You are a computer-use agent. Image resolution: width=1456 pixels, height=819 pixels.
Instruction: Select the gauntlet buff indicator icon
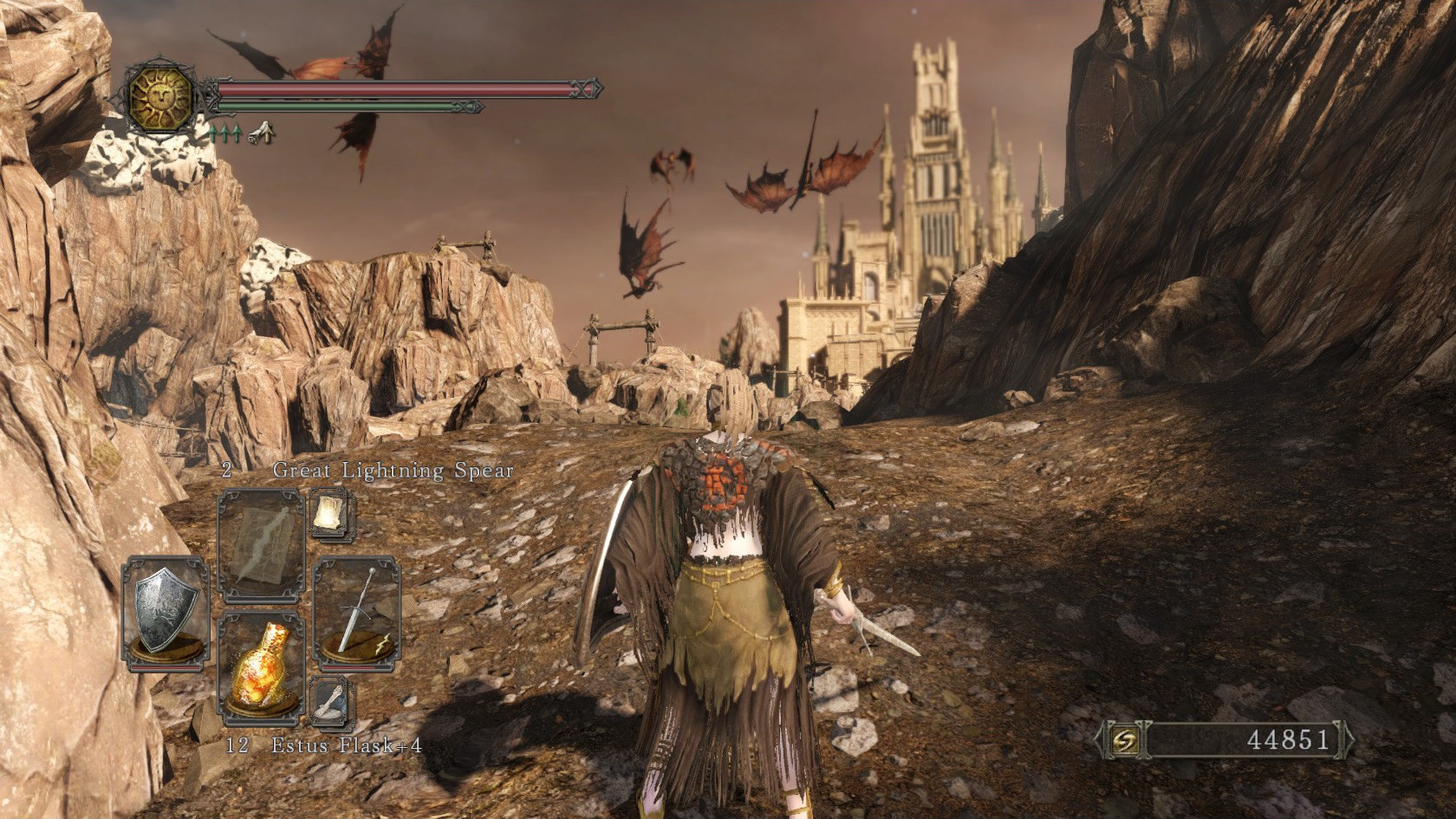[x=262, y=134]
